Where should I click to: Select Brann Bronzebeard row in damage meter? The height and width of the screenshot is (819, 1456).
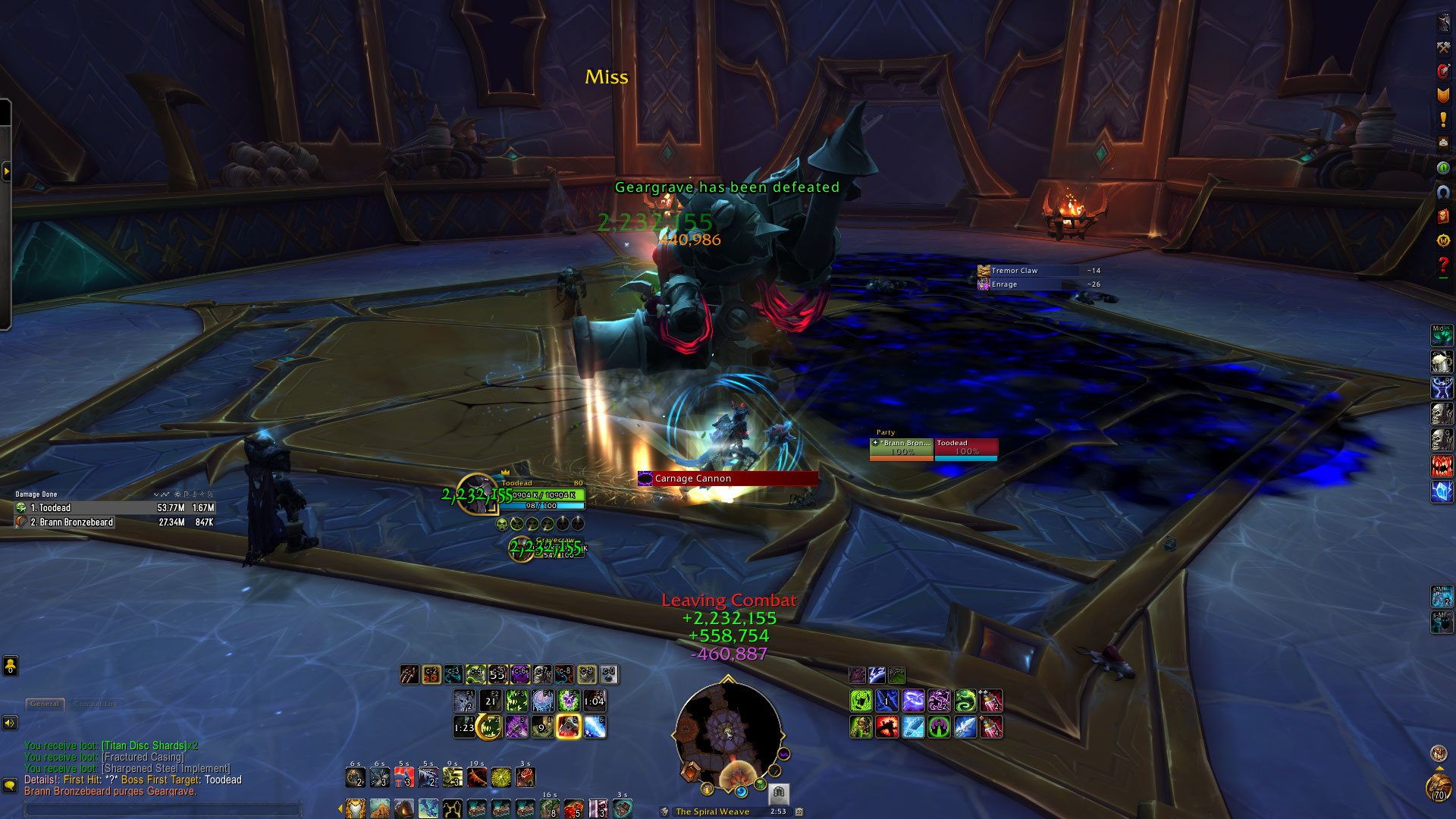[114, 522]
